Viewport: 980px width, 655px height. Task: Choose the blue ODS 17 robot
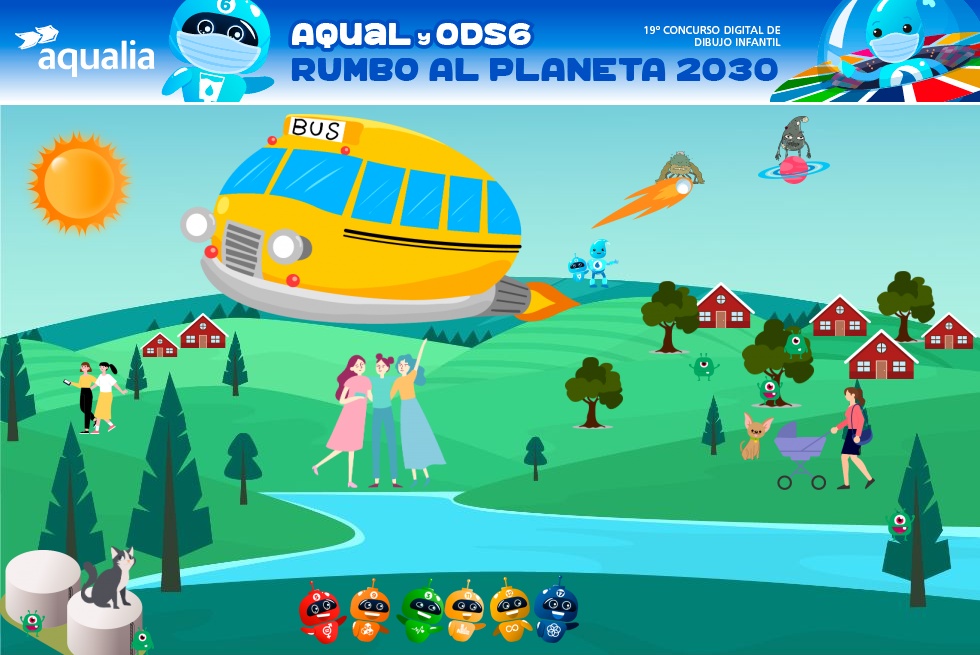pos(556,611)
